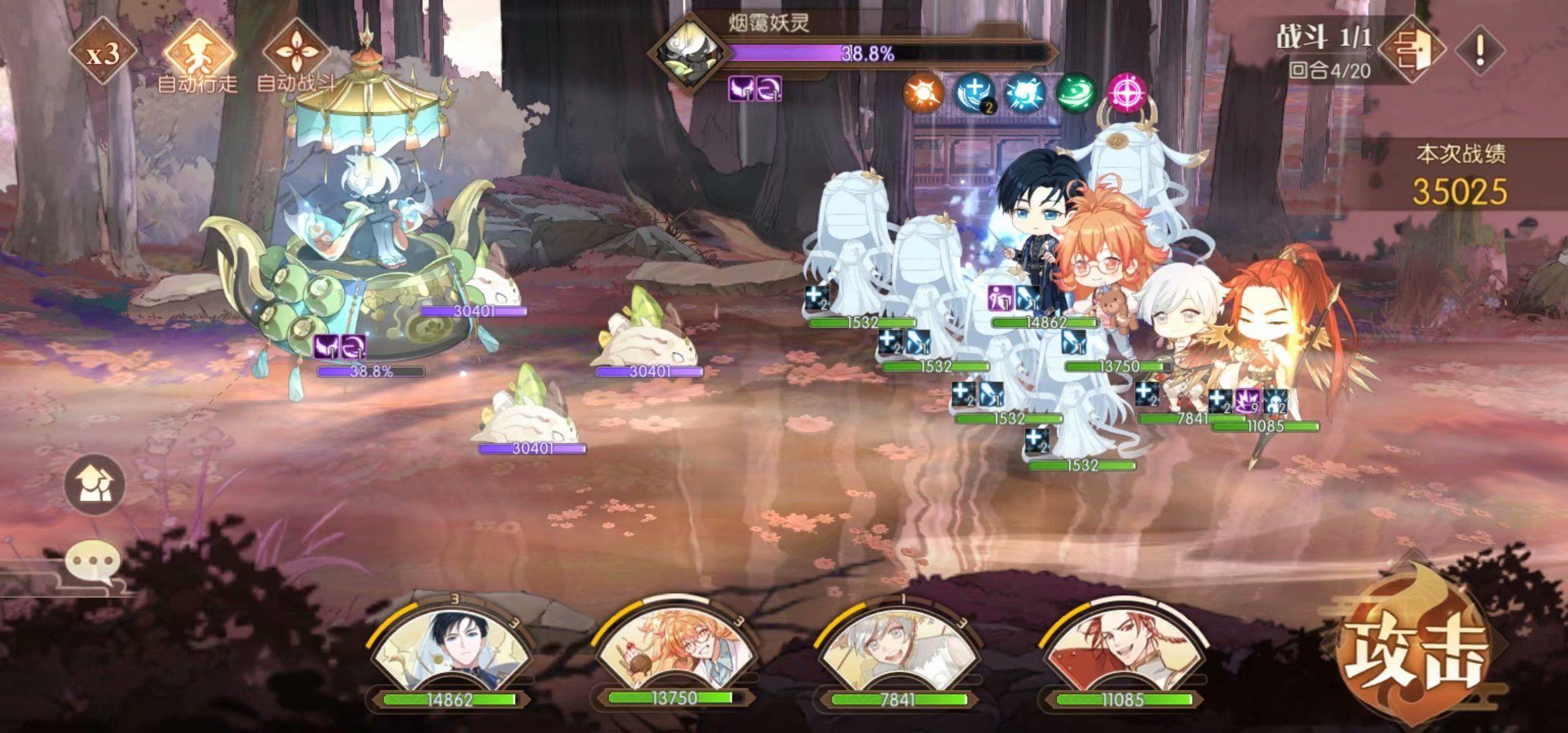Click the straw-hat character icon button
The height and width of the screenshot is (733, 1568).
95,484
